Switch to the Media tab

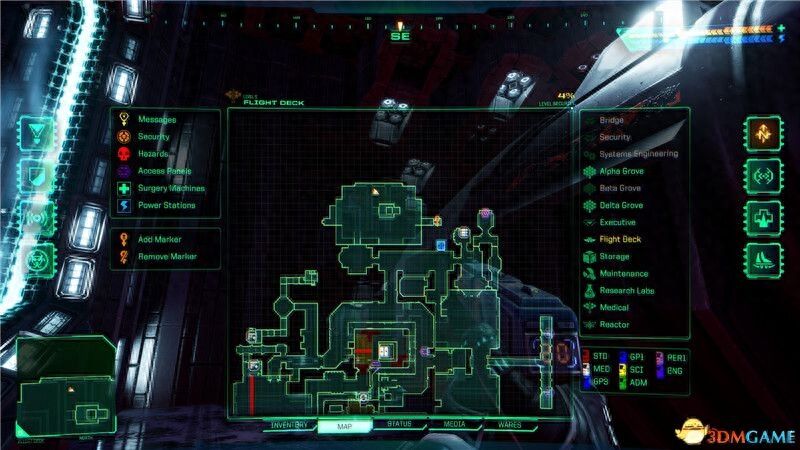(x=454, y=425)
